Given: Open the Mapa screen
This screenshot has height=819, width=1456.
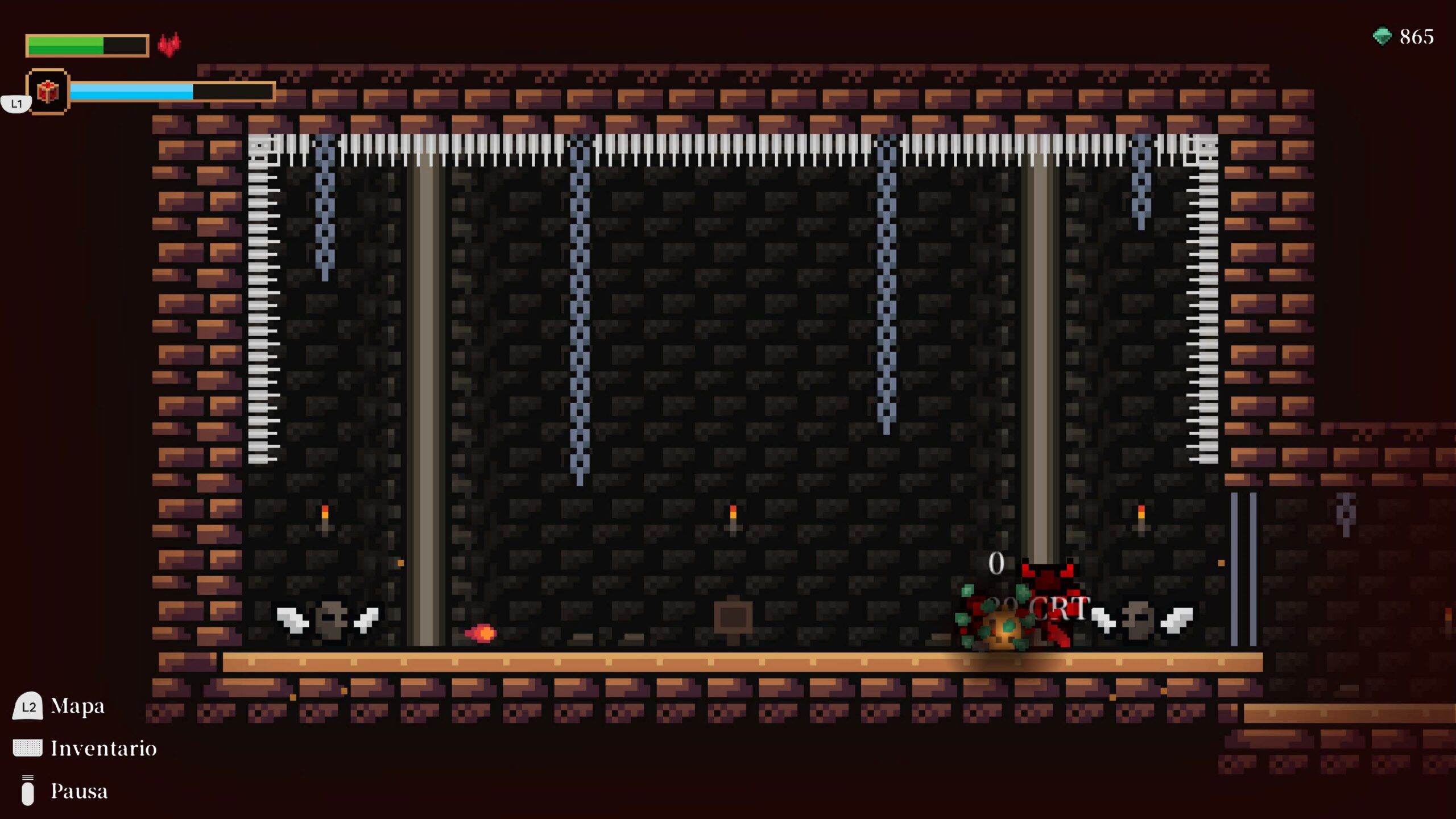Looking at the screenshot, I should [77, 706].
